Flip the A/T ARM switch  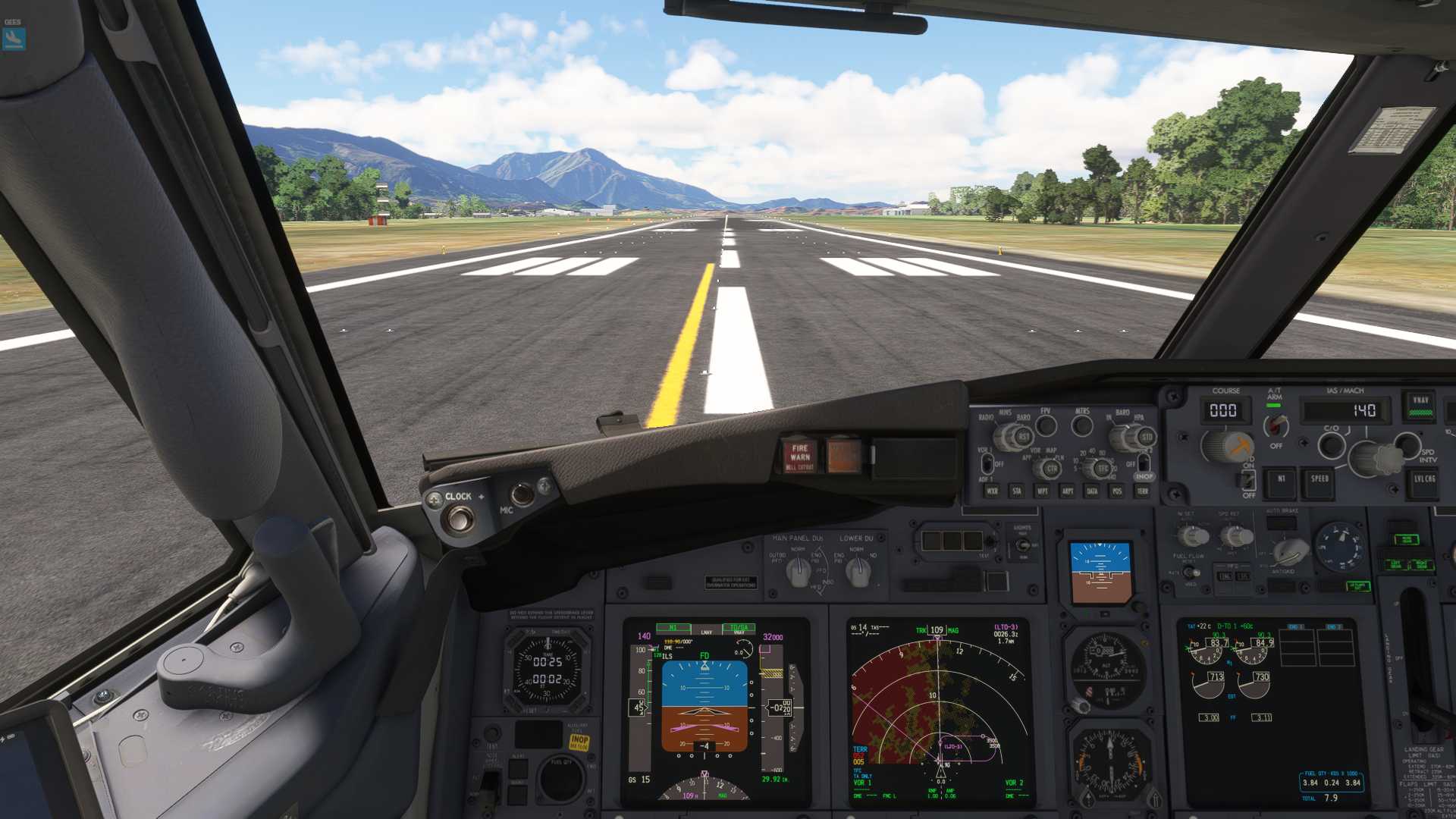(1276, 426)
